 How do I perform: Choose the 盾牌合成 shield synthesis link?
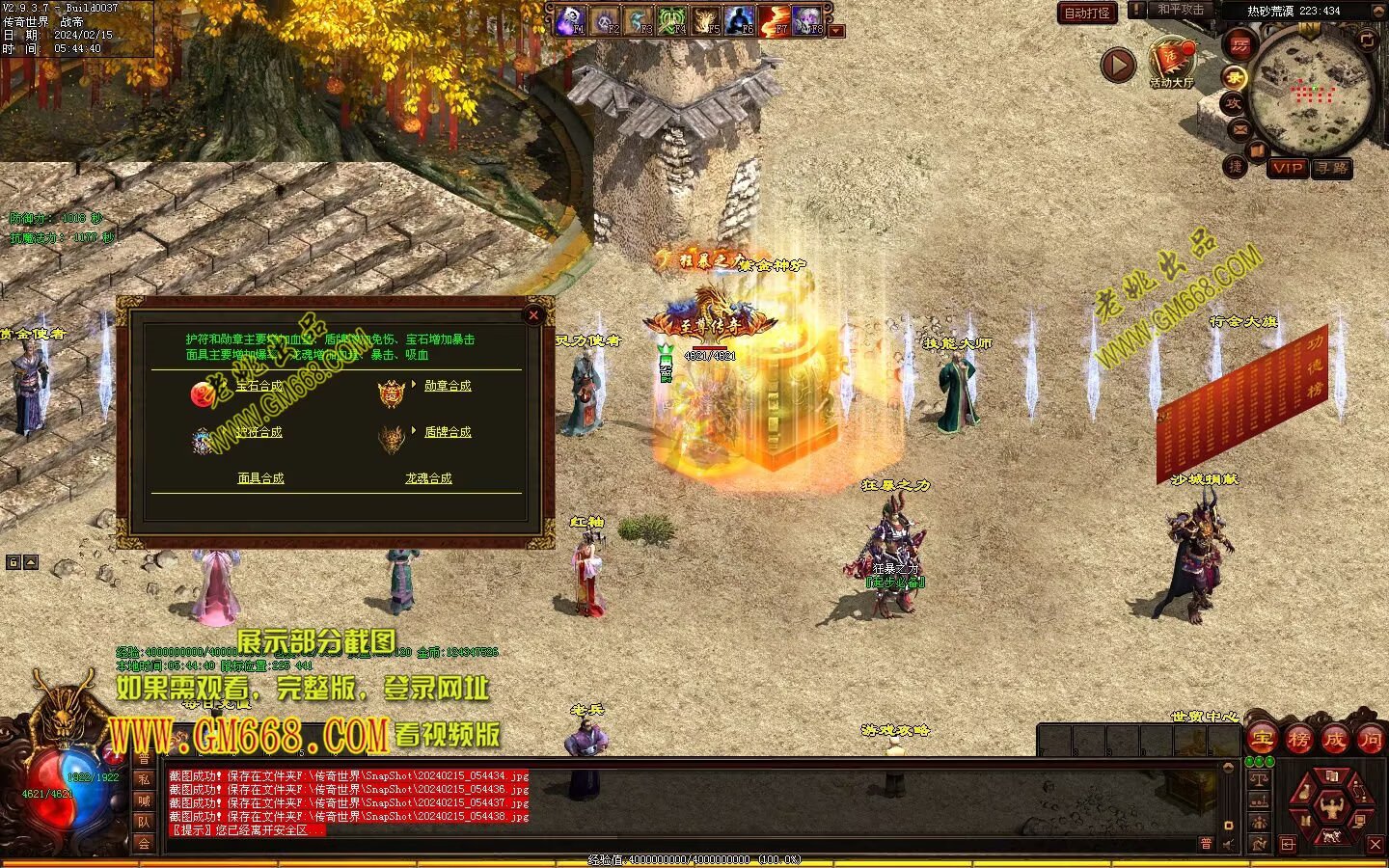448,432
